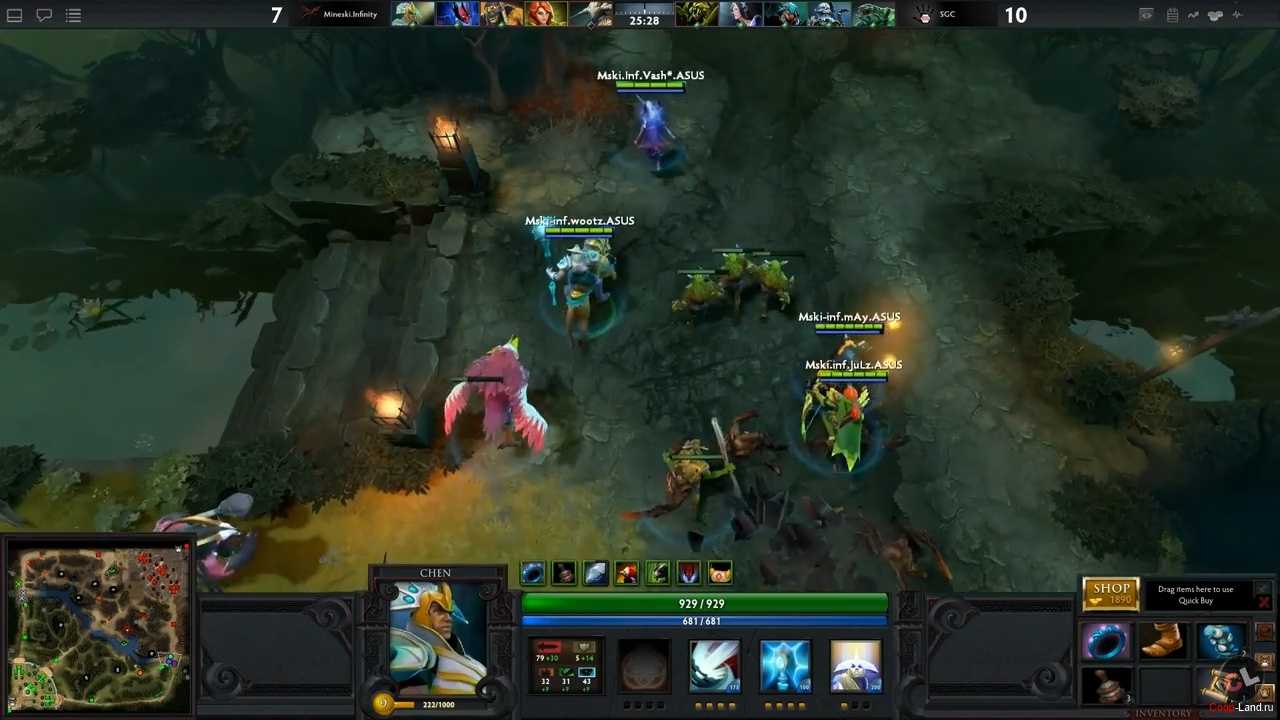Use the blue Mekansm-style inventory item

pos(1219,641)
